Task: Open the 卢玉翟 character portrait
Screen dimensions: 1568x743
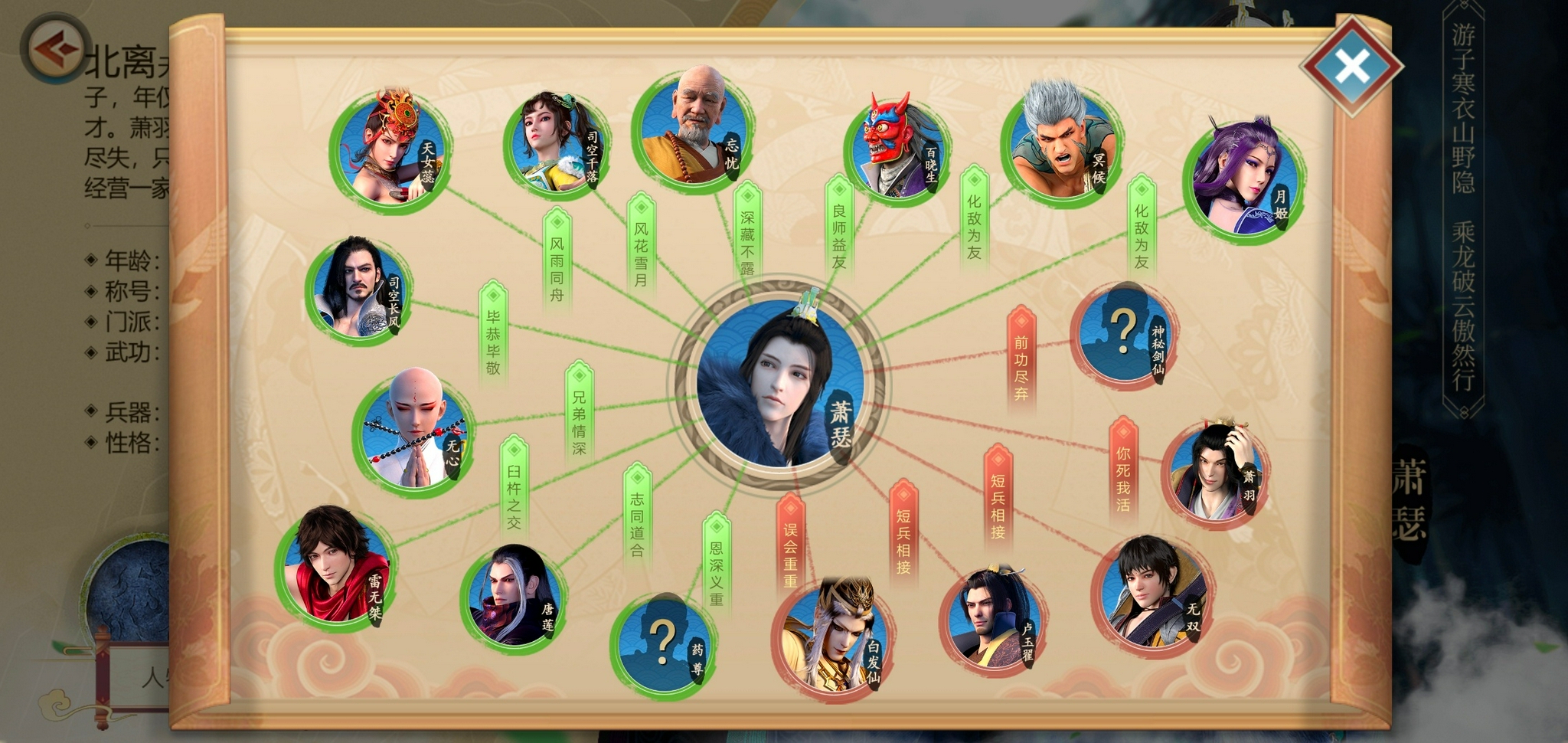Action: tap(991, 619)
